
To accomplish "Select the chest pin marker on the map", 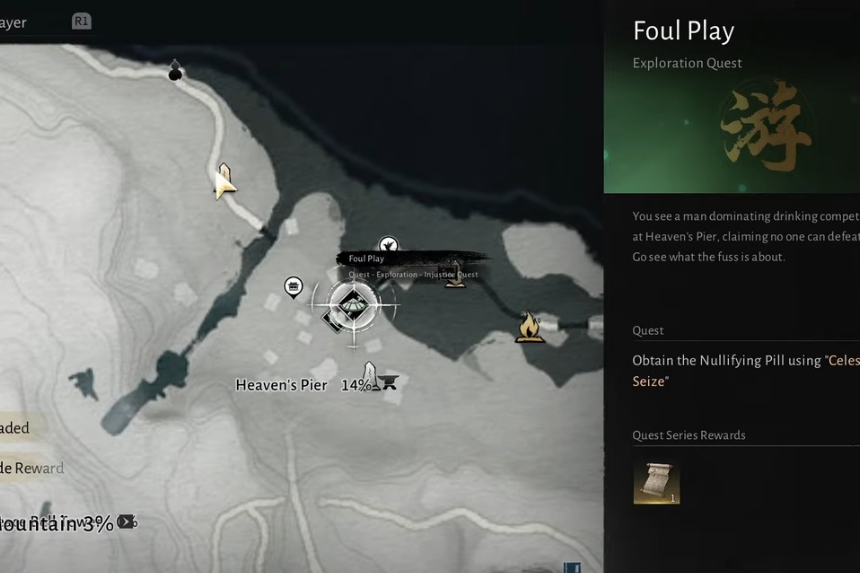I will (294, 288).
